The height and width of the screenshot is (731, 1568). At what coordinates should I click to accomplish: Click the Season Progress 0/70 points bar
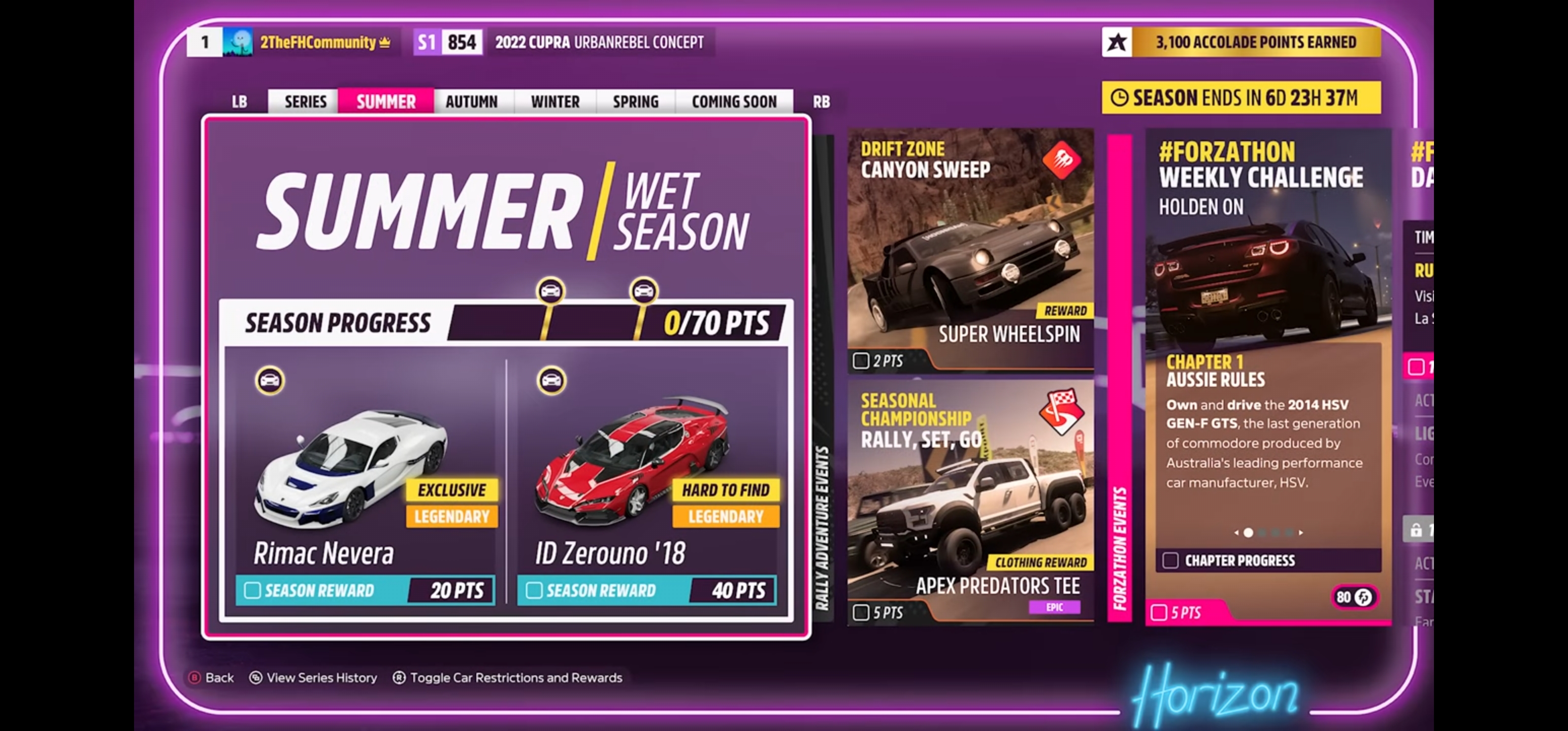tap(609, 322)
